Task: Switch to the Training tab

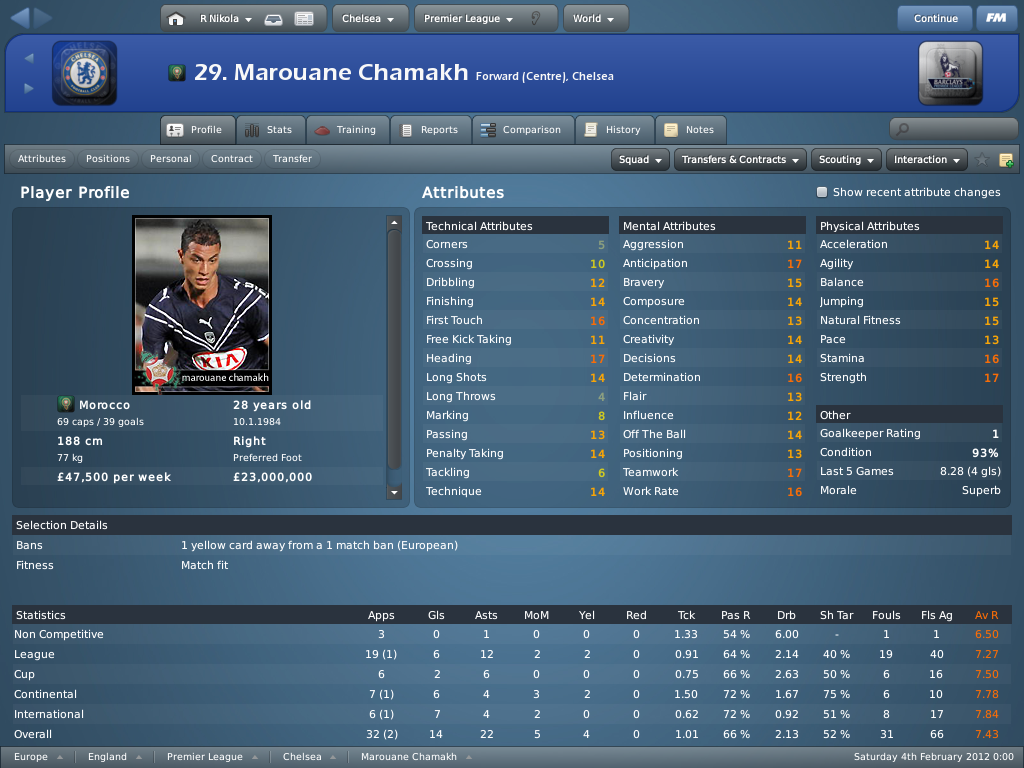Action: [346, 130]
